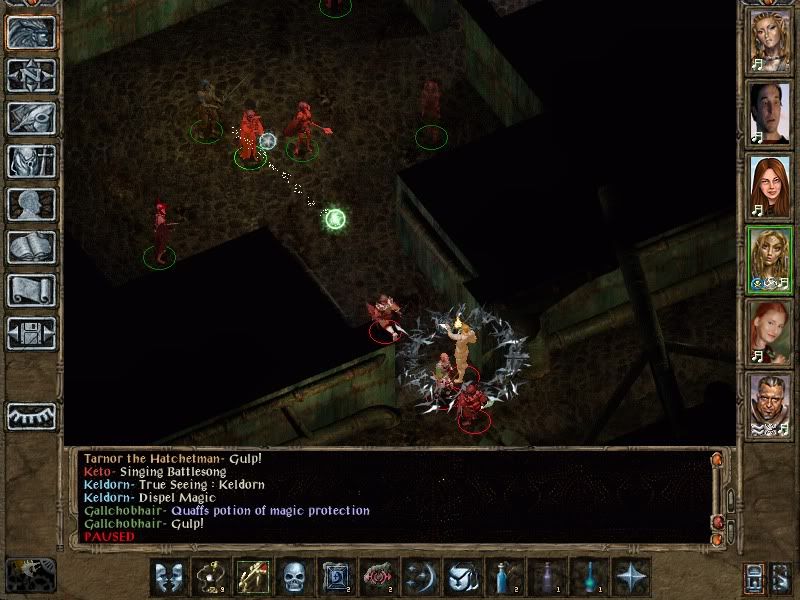Open the area map with compass icon
This screenshot has width=800, height=600.
click(x=31, y=75)
